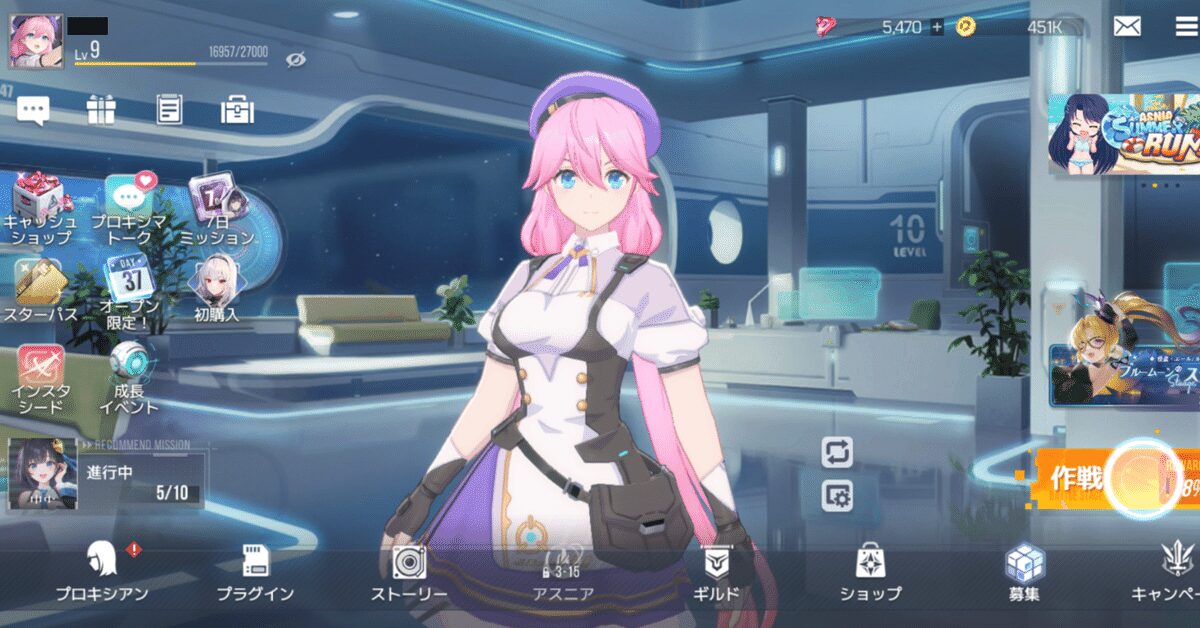The width and height of the screenshot is (1200, 628).
Task: Open プロキシマトーク chat feature
Action: click(128, 209)
